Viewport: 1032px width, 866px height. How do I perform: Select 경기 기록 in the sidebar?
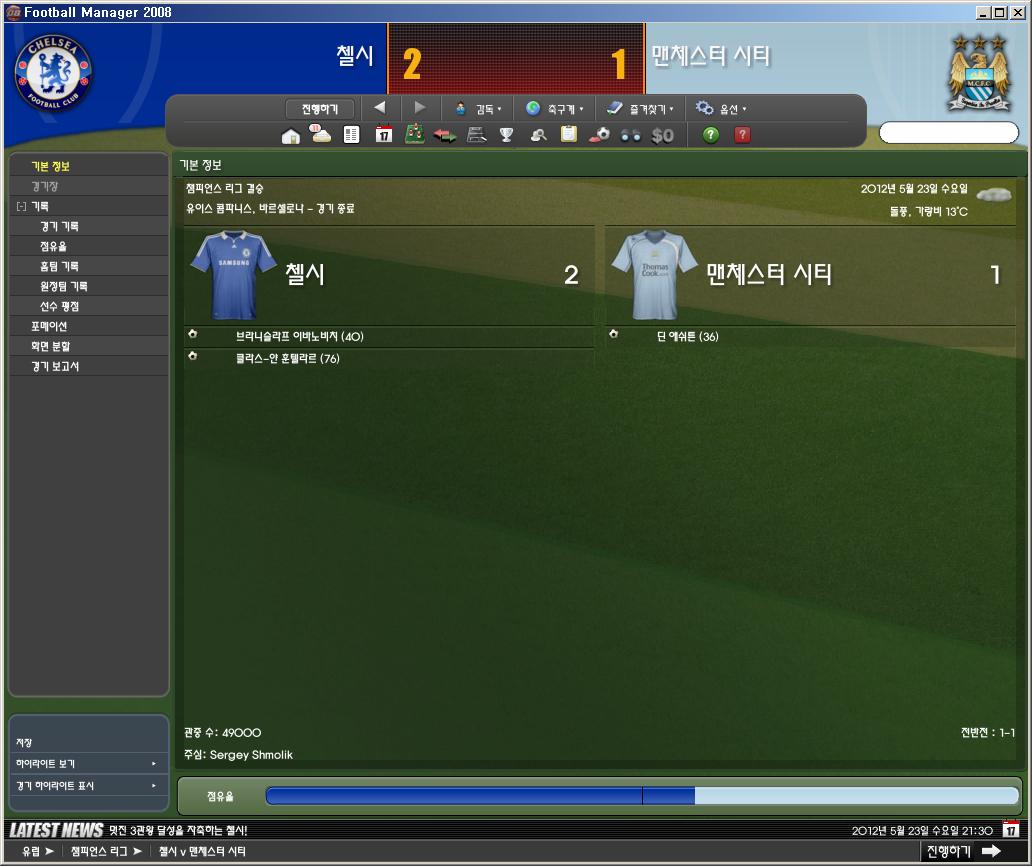pyautogui.click(x=59, y=227)
